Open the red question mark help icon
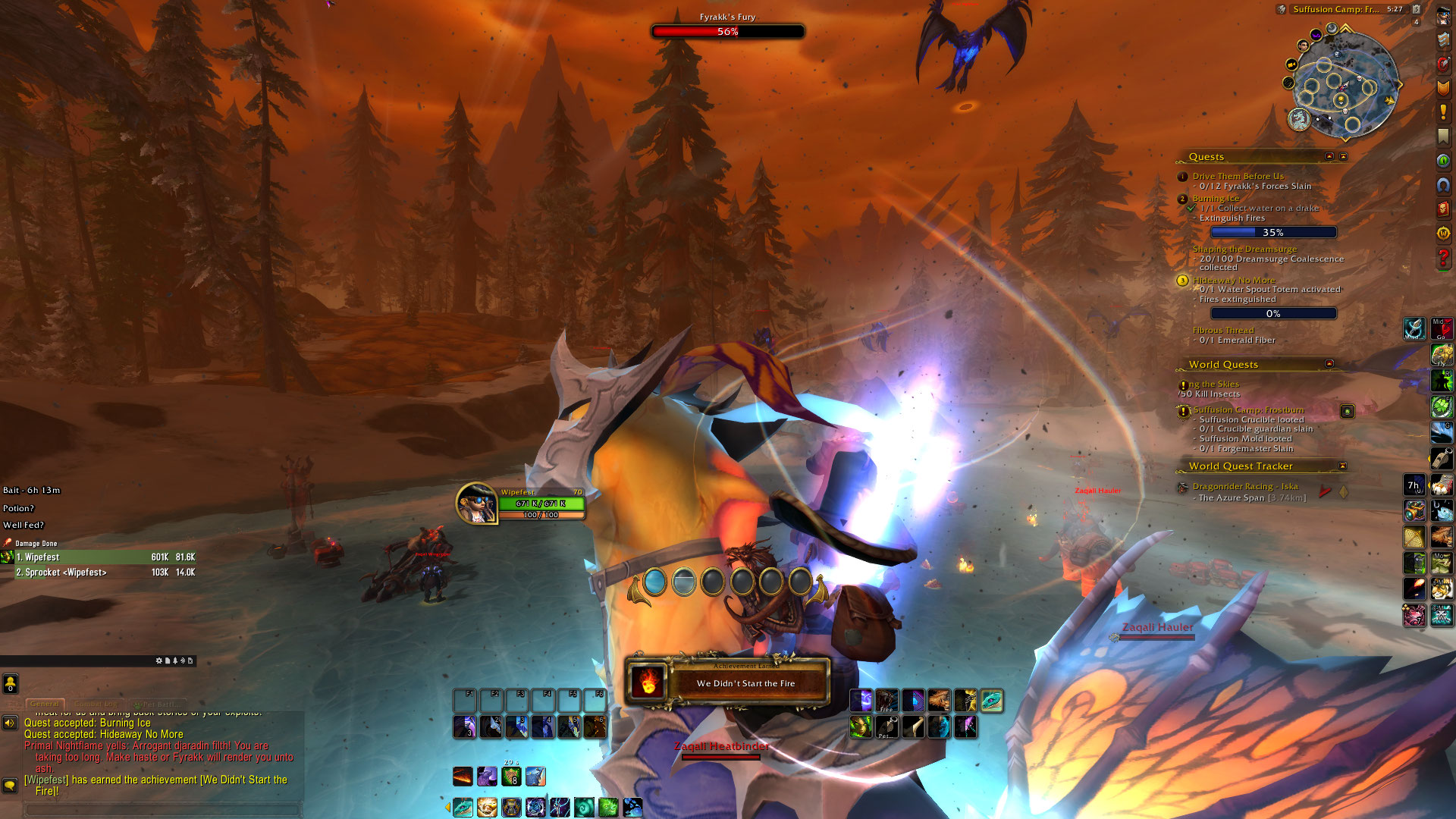The image size is (1456, 819). [x=1443, y=258]
